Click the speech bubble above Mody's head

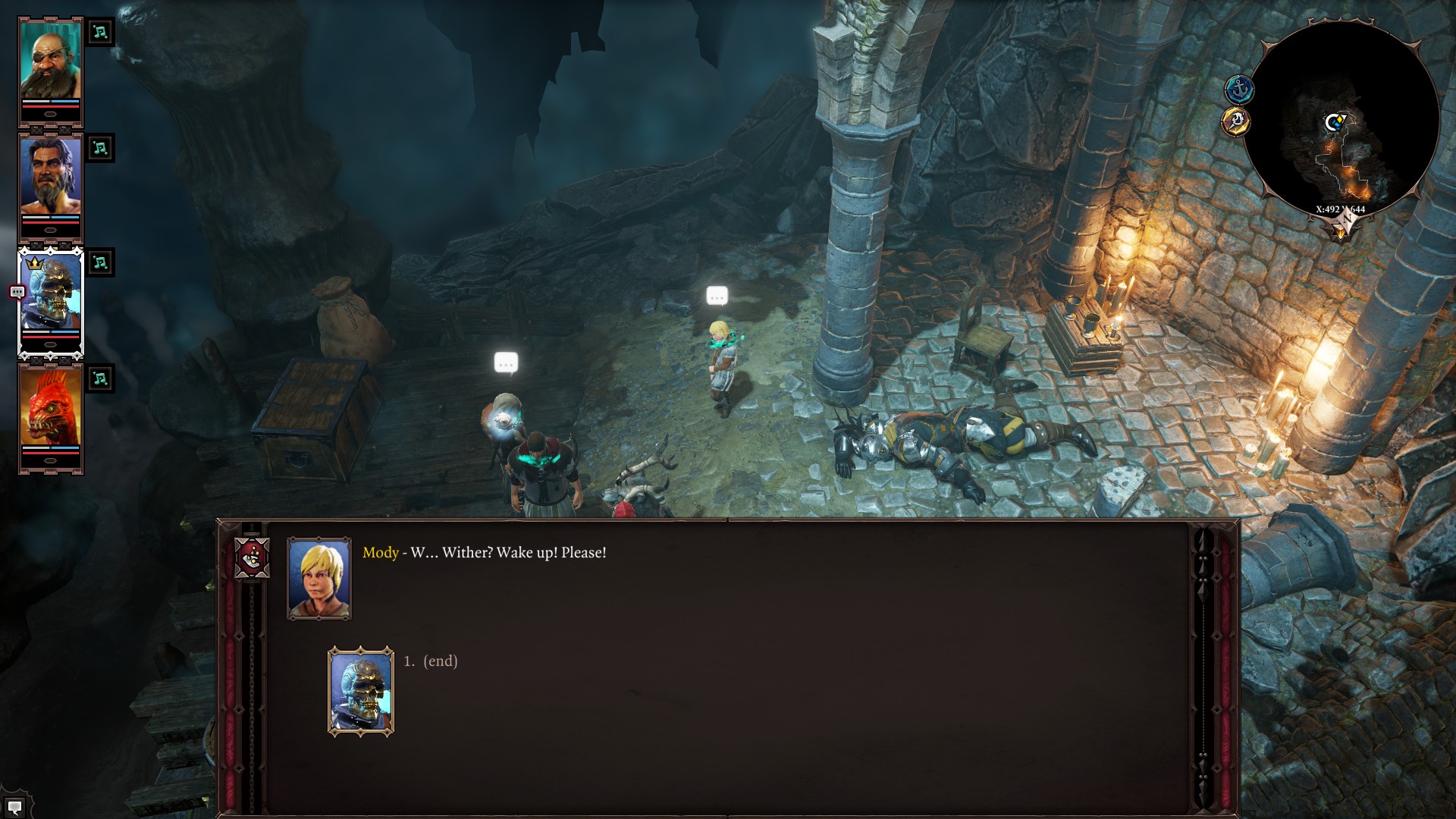point(716,295)
